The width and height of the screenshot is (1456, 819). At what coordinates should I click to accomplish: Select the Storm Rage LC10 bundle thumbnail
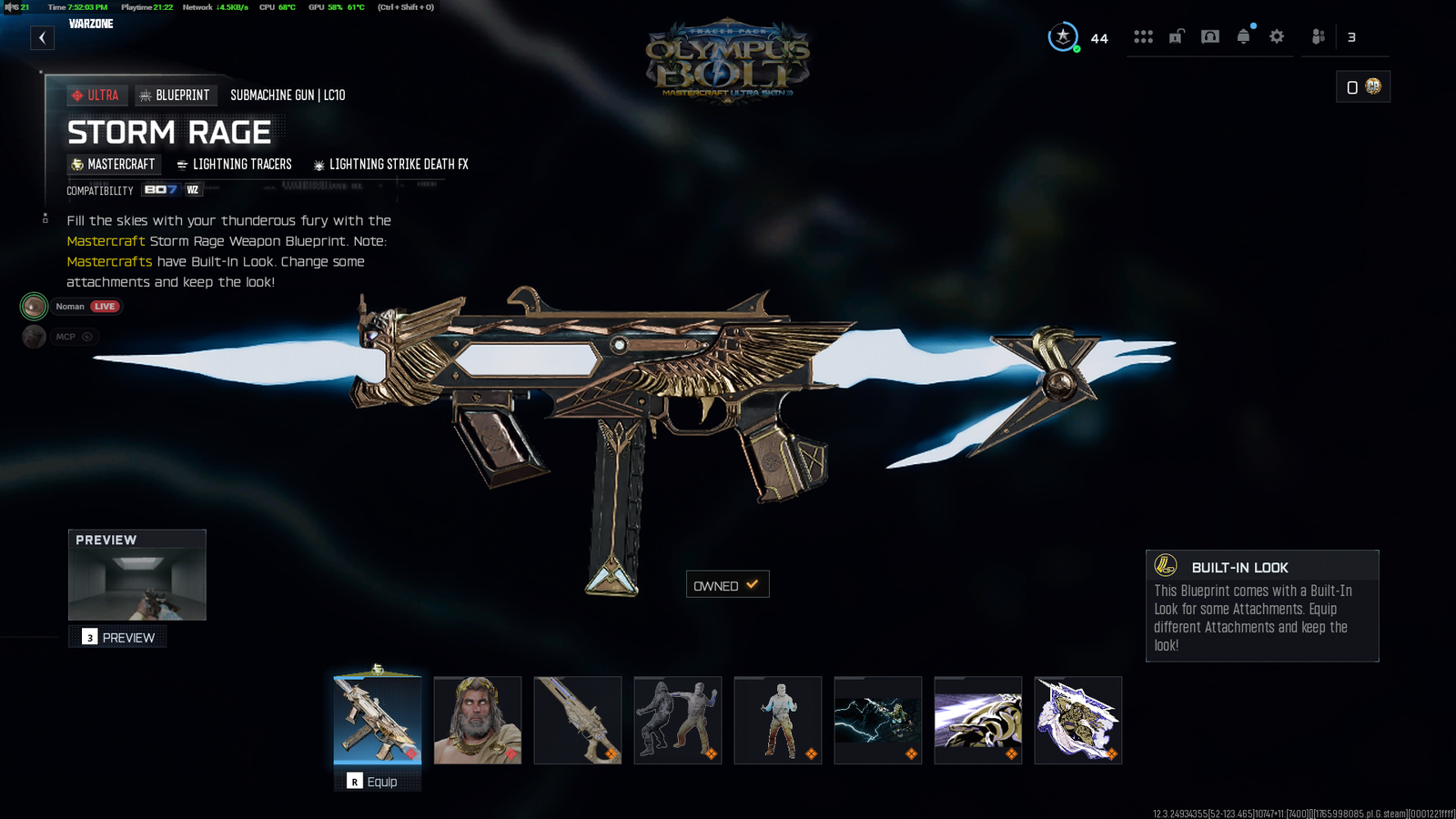(x=378, y=720)
